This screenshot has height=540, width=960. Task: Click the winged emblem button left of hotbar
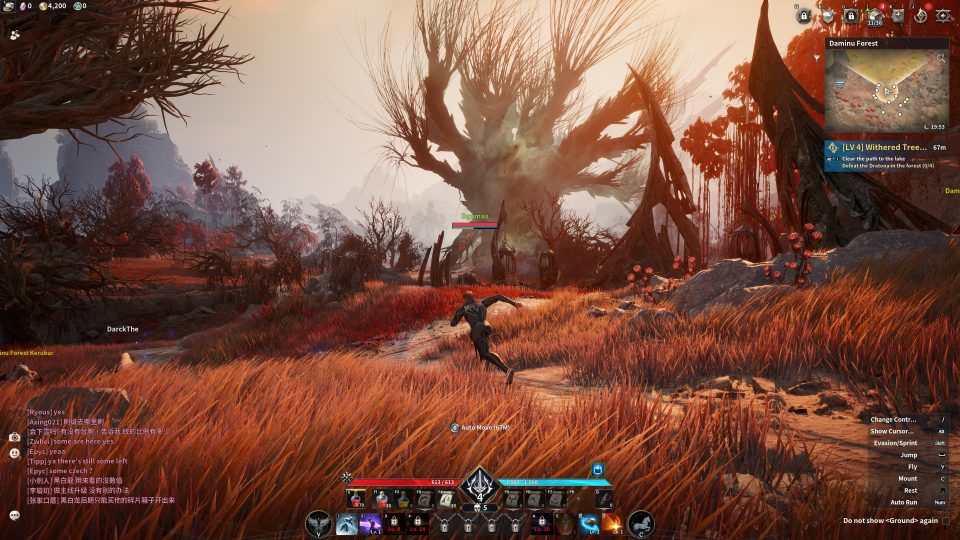319,523
